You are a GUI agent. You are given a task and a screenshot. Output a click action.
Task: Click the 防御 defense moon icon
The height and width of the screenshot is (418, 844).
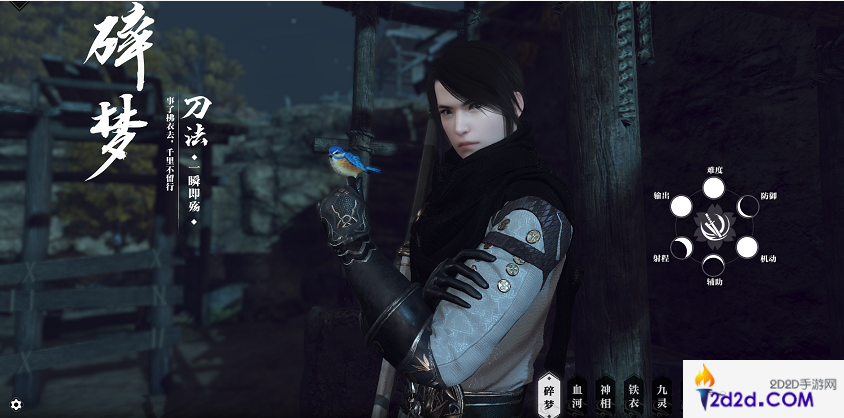[x=746, y=207]
